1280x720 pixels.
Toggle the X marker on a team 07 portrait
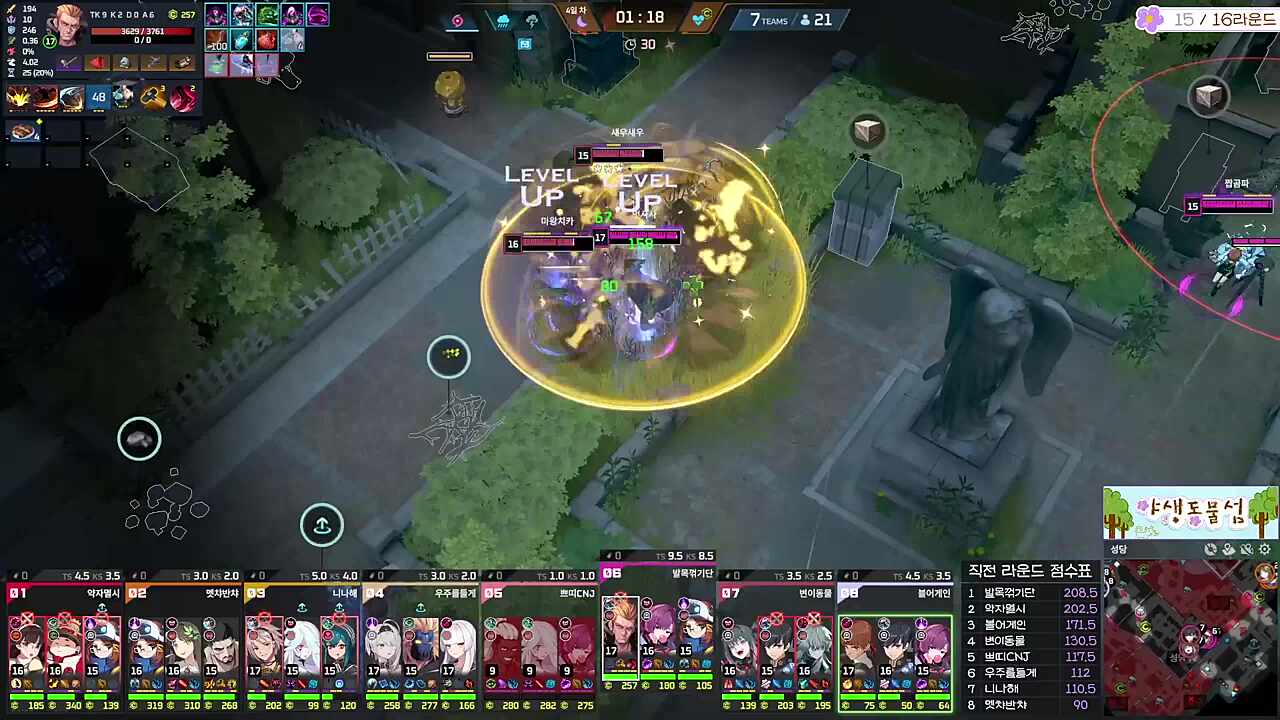pos(775,617)
